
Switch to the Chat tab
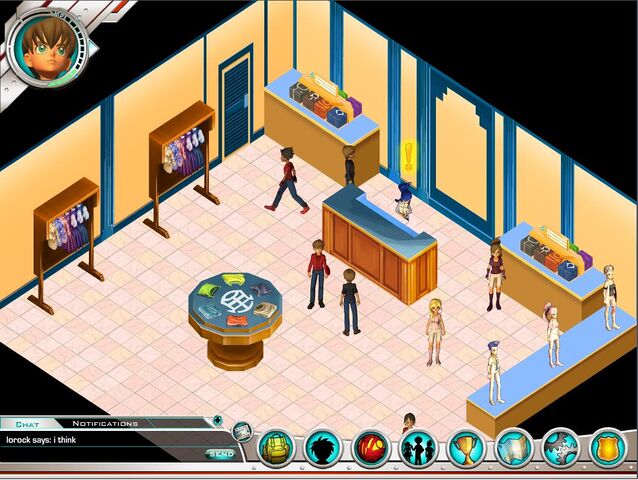tap(27, 424)
